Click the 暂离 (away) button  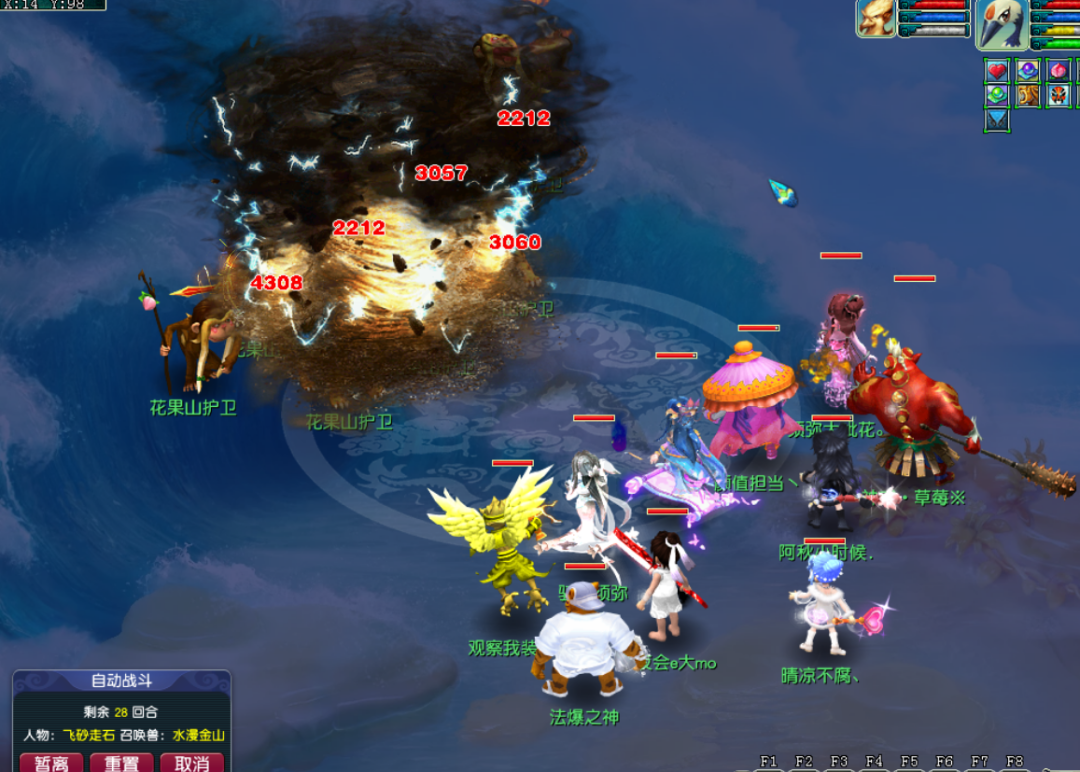(x=51, y=763)
